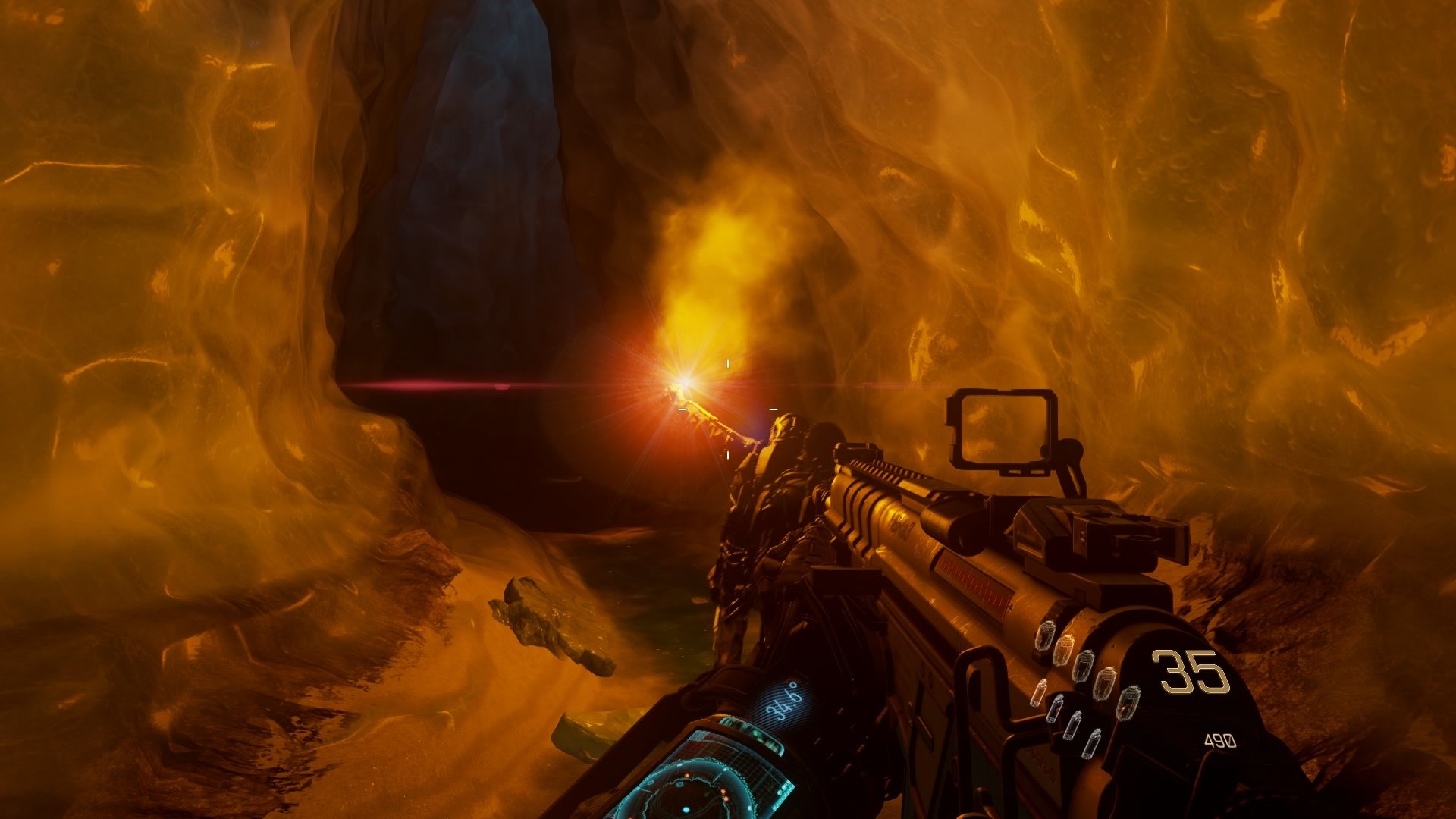This screenshot has height=819, width=1456.
Task: Select the highlighted grenade canister icon
Action: [x=1065, y=650]
